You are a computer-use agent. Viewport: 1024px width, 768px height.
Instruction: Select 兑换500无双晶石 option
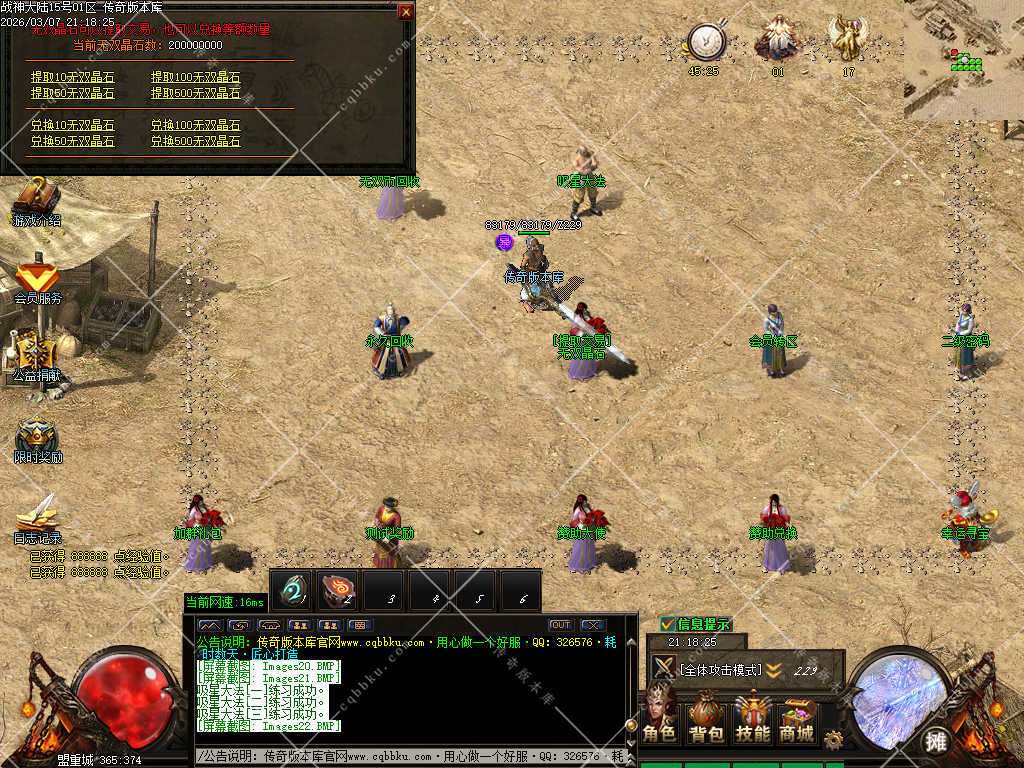click(x=196, y=142)
